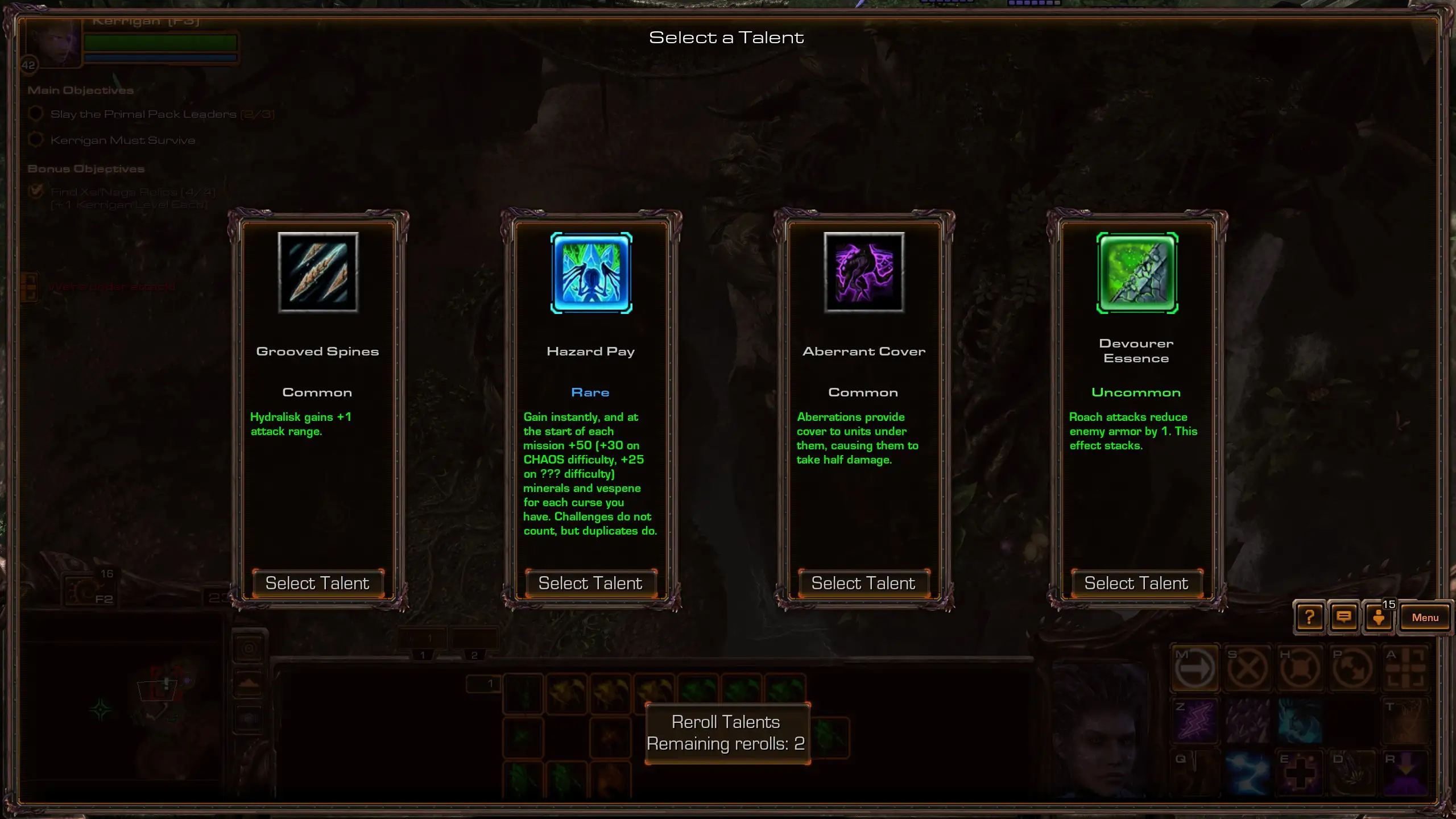Select the Grooved Spines talent

point(317,584)
